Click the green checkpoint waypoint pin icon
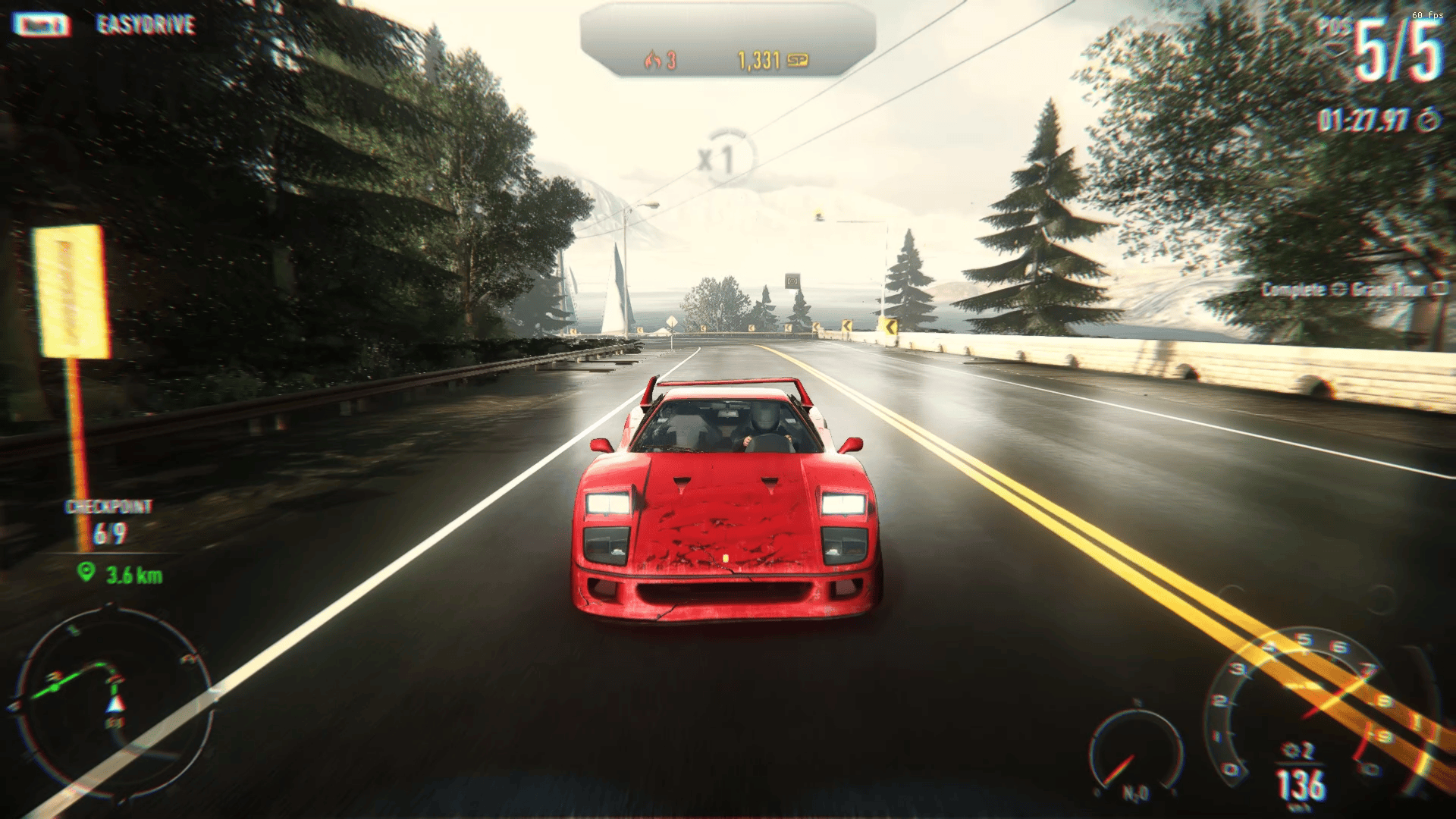This screenshot has width=1456, height=819. coord(86,573)
